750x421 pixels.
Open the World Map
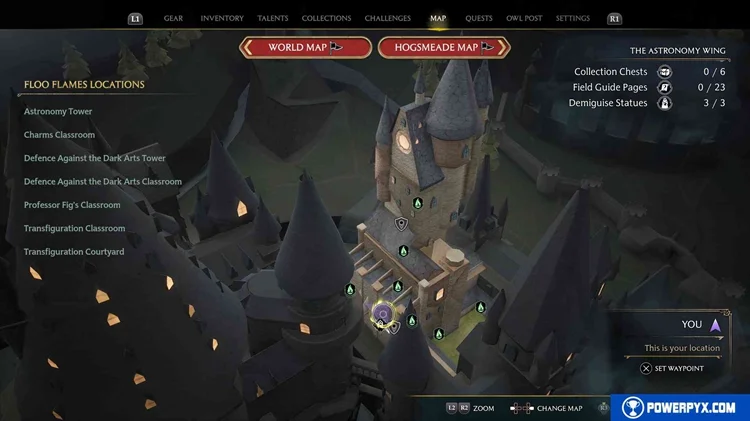pos(306,47)
